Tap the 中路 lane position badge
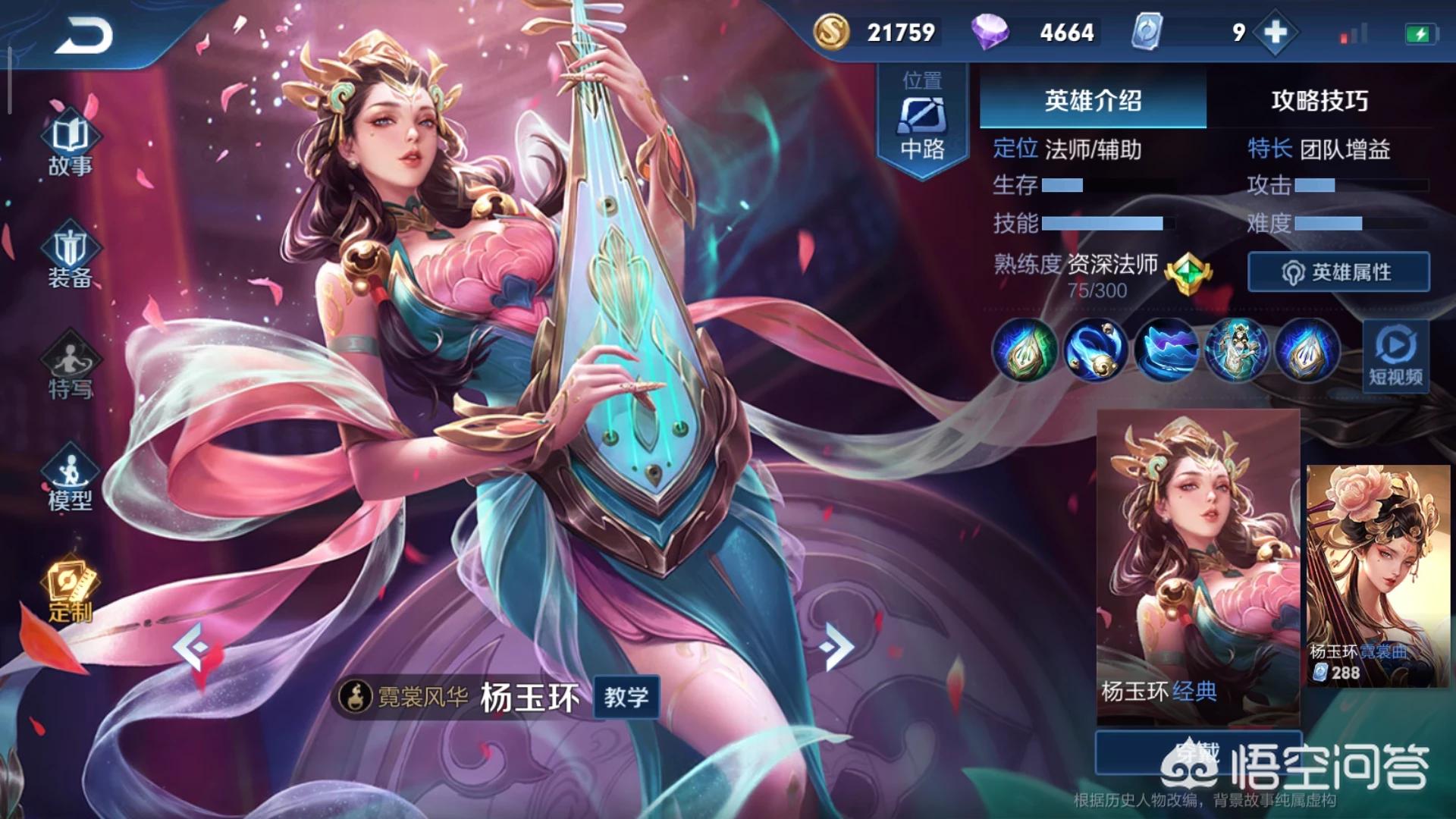The height and width of the screenshot is (819, 1456). [x=922, y=121]
